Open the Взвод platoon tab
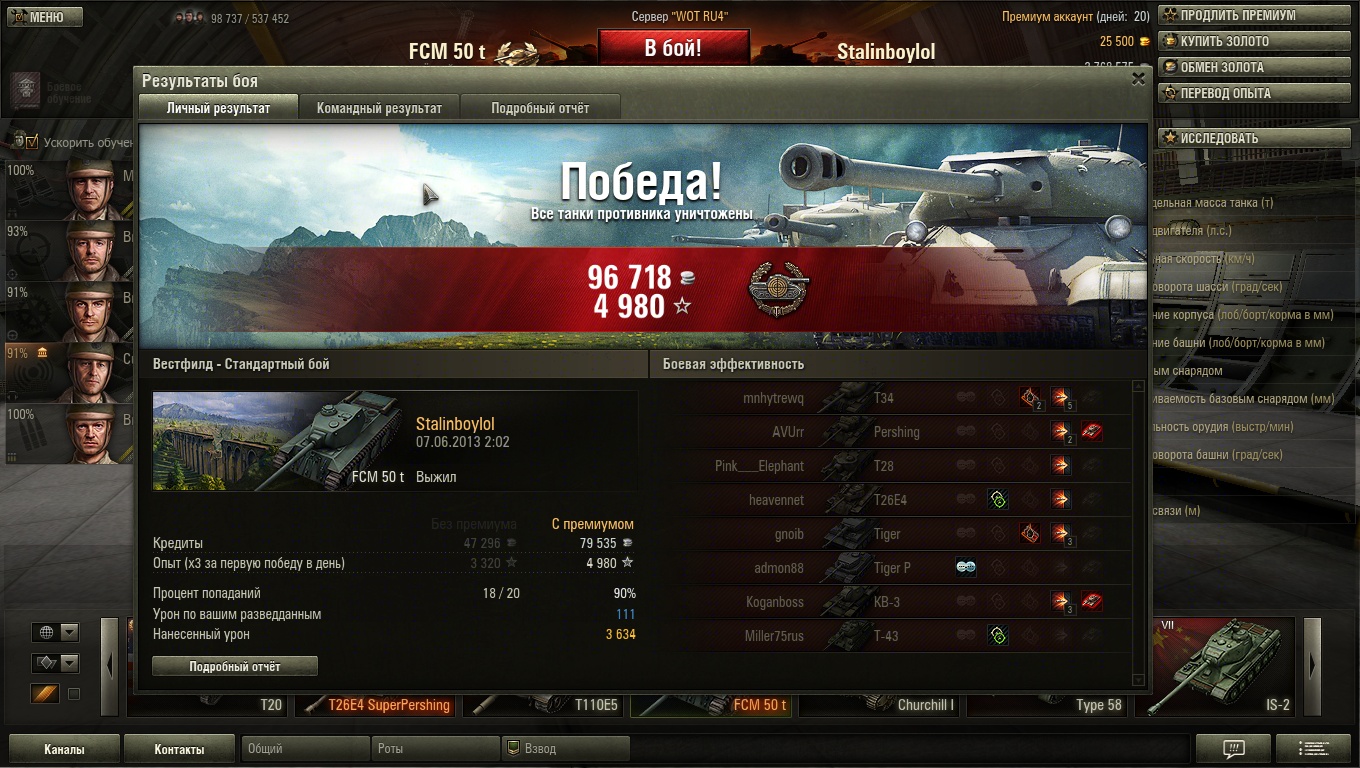 565,749
